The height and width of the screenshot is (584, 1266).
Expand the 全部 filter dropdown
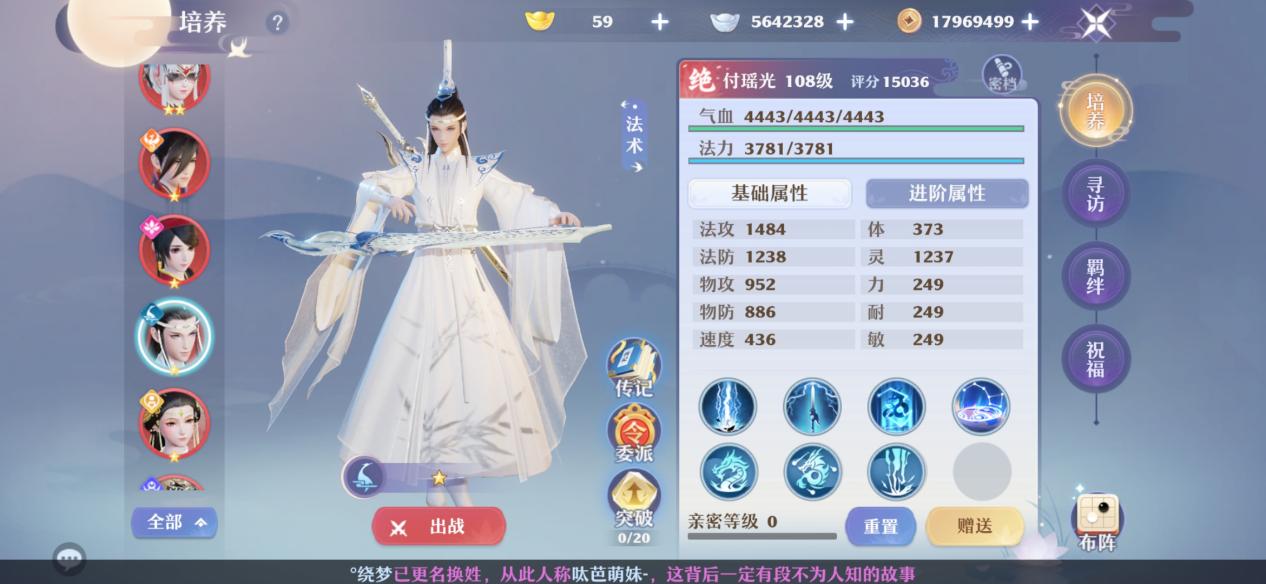174,522
